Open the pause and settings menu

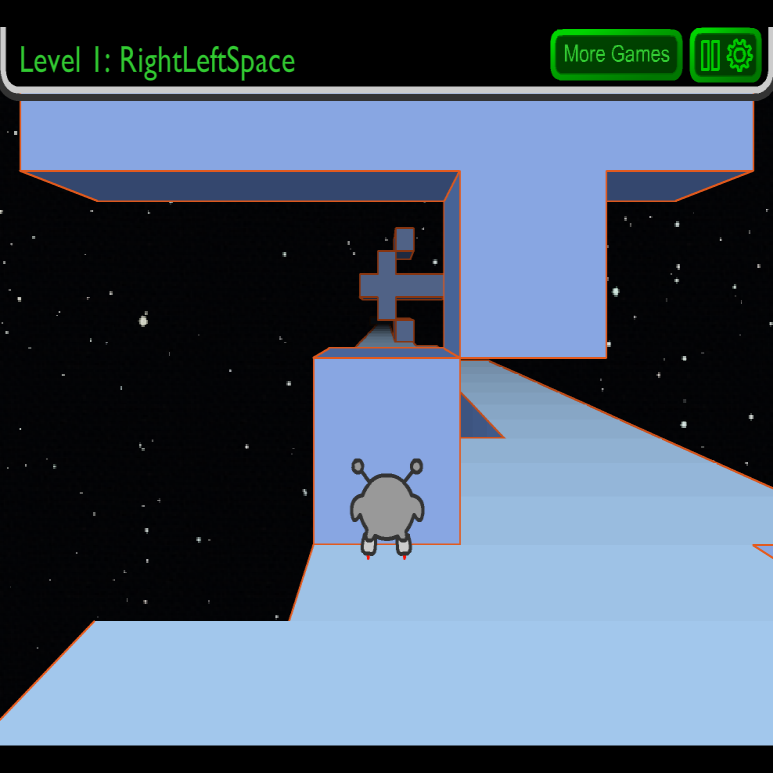(x=725, y=54)
